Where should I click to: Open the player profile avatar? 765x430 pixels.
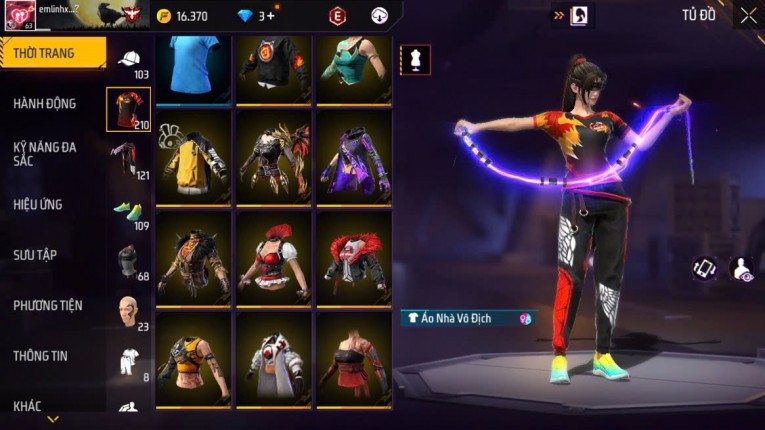[19, 15]
